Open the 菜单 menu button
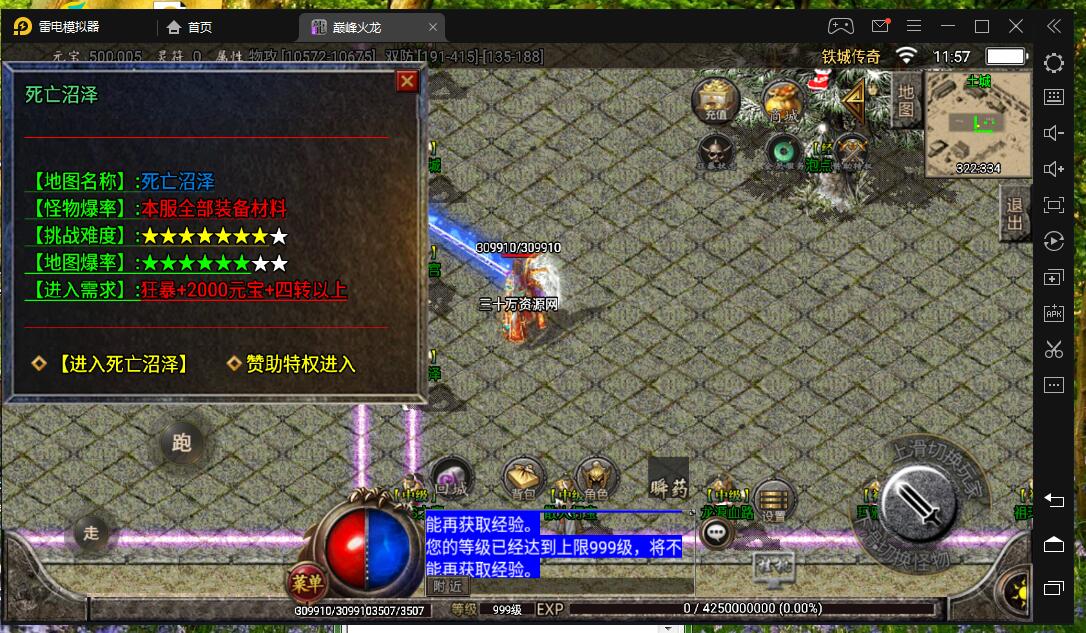Screen dimensions: 1086x633 tap(308, 582)
